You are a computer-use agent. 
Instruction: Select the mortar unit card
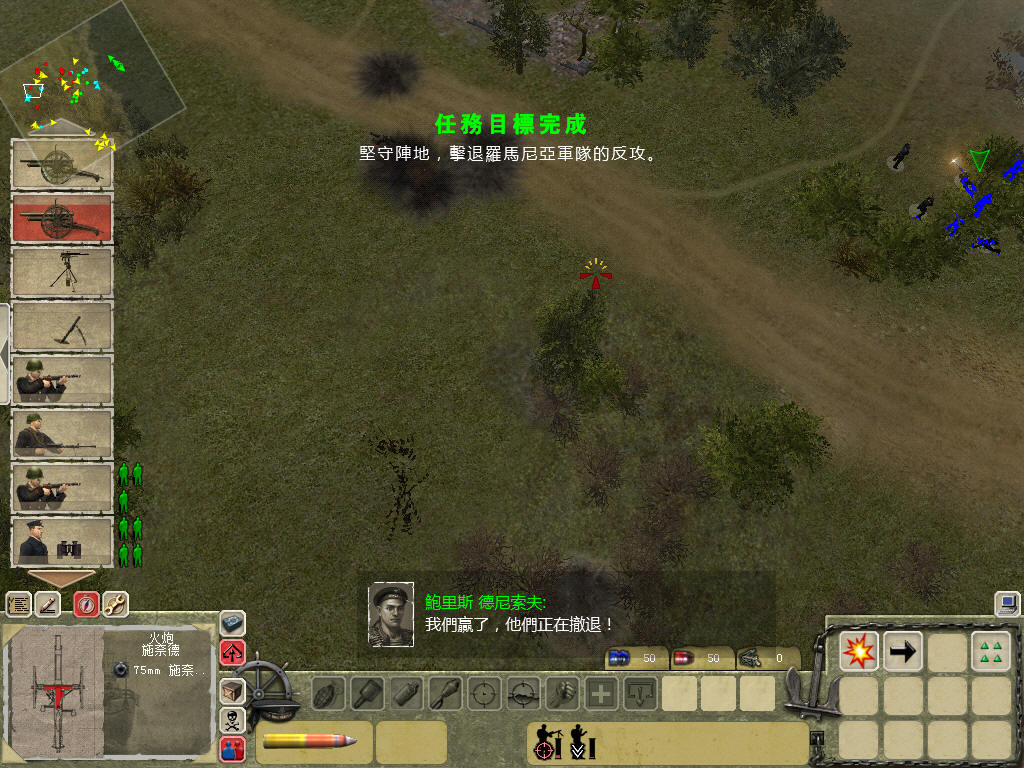click(62, 326)
